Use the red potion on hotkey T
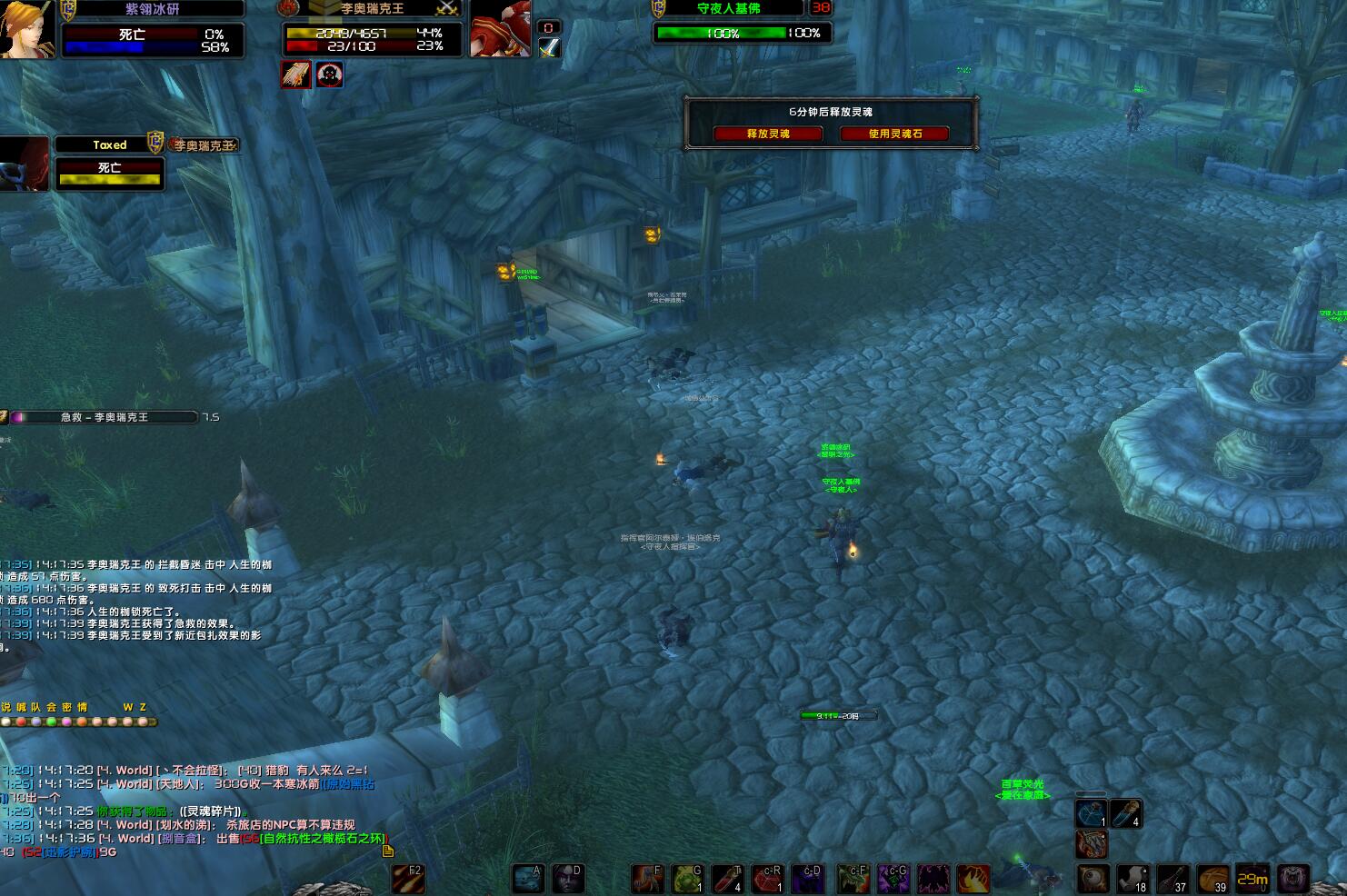The image size is (1347, 896). point(728,879)
